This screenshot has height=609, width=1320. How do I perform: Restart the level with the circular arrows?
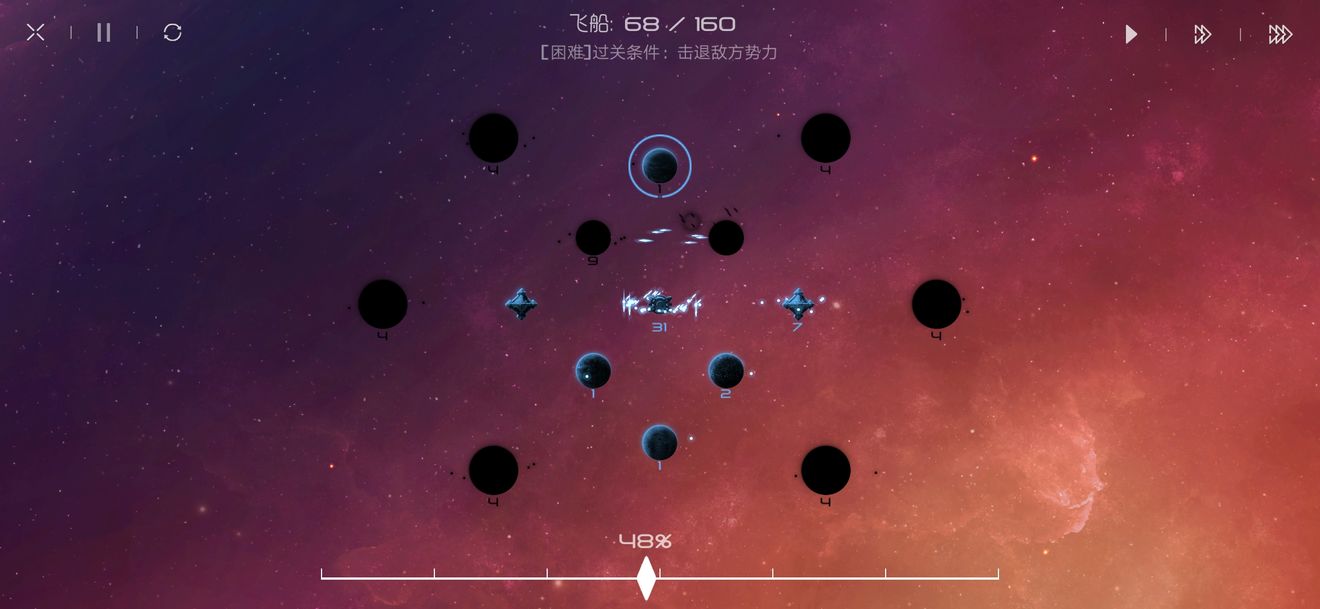pyautogui.click(x=172, y=33)
